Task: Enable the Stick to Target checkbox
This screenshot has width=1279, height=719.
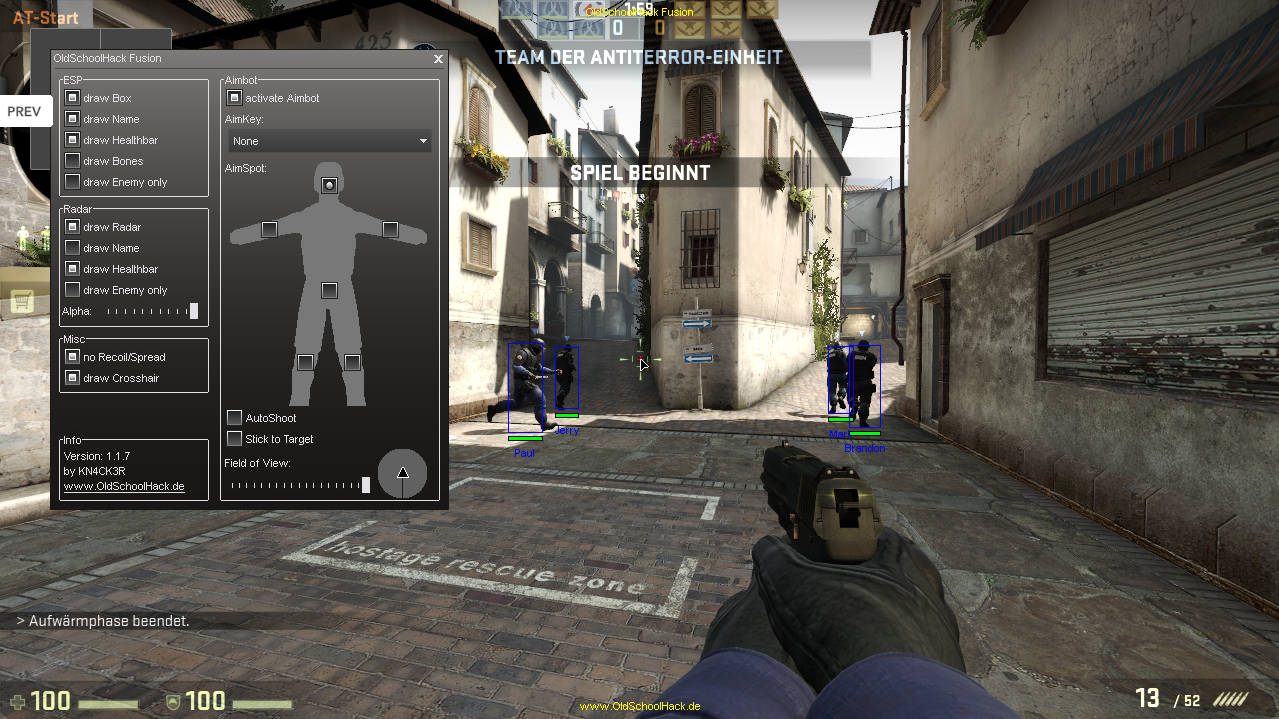Action: (234, 439)
